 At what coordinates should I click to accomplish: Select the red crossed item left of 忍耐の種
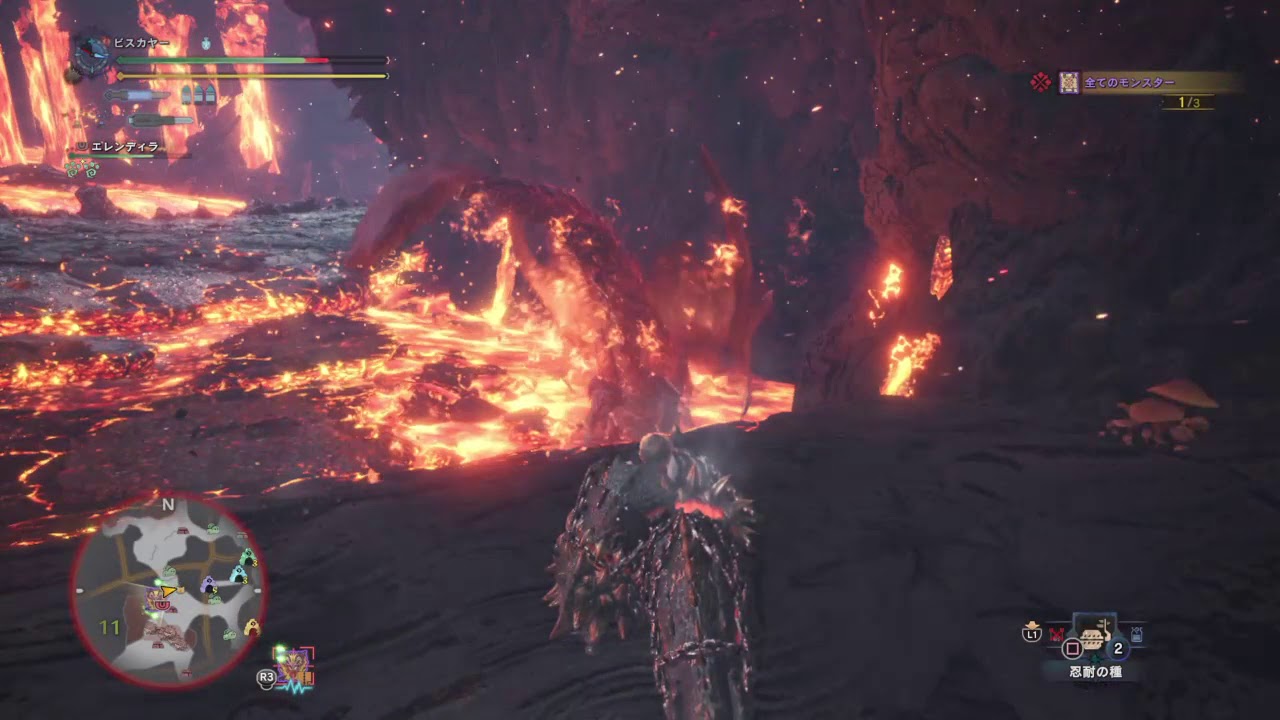1056,634
